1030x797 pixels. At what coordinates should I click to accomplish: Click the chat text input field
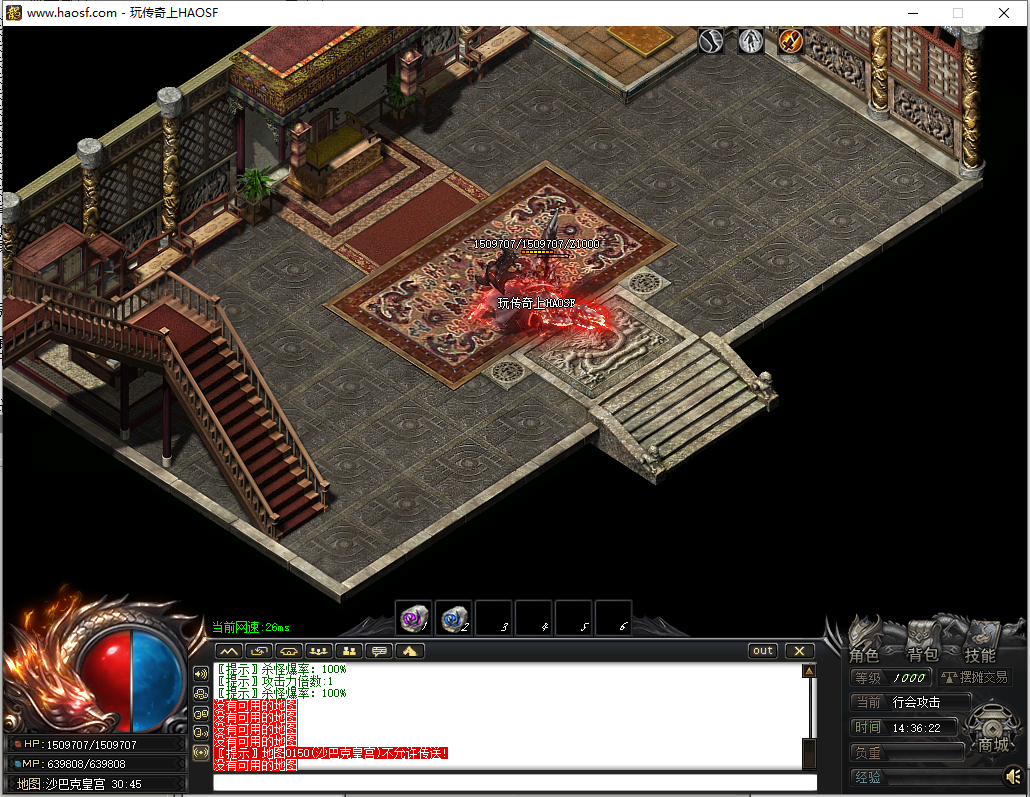pos(514,782)
